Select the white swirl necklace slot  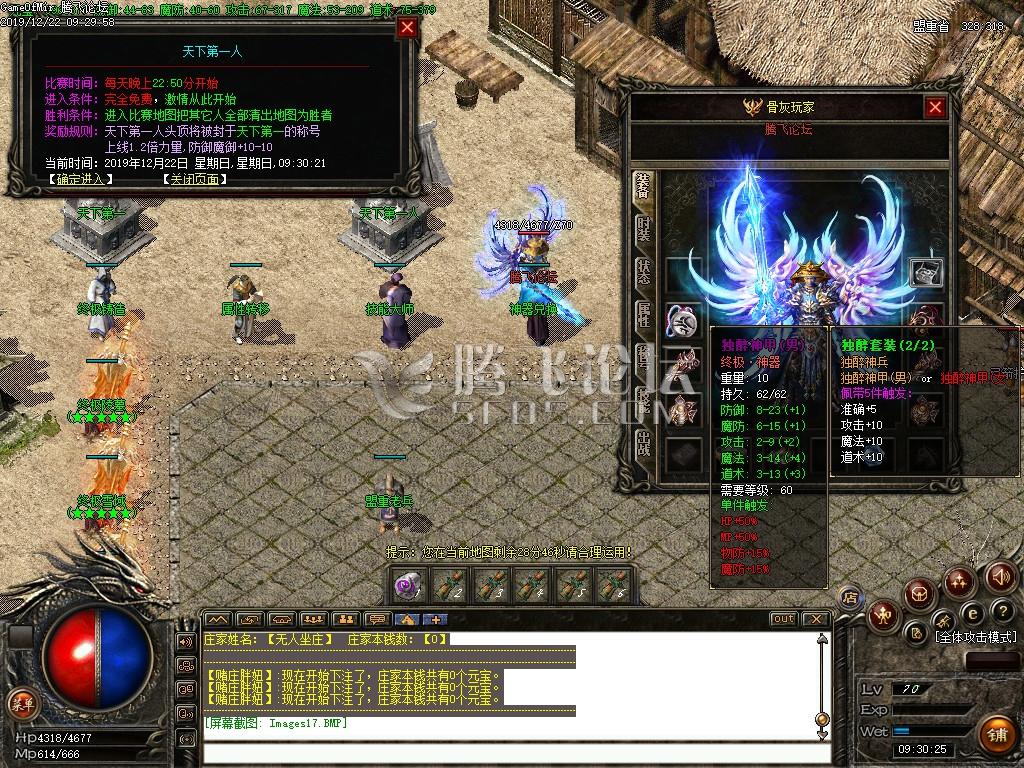click(x=683, y=320)
